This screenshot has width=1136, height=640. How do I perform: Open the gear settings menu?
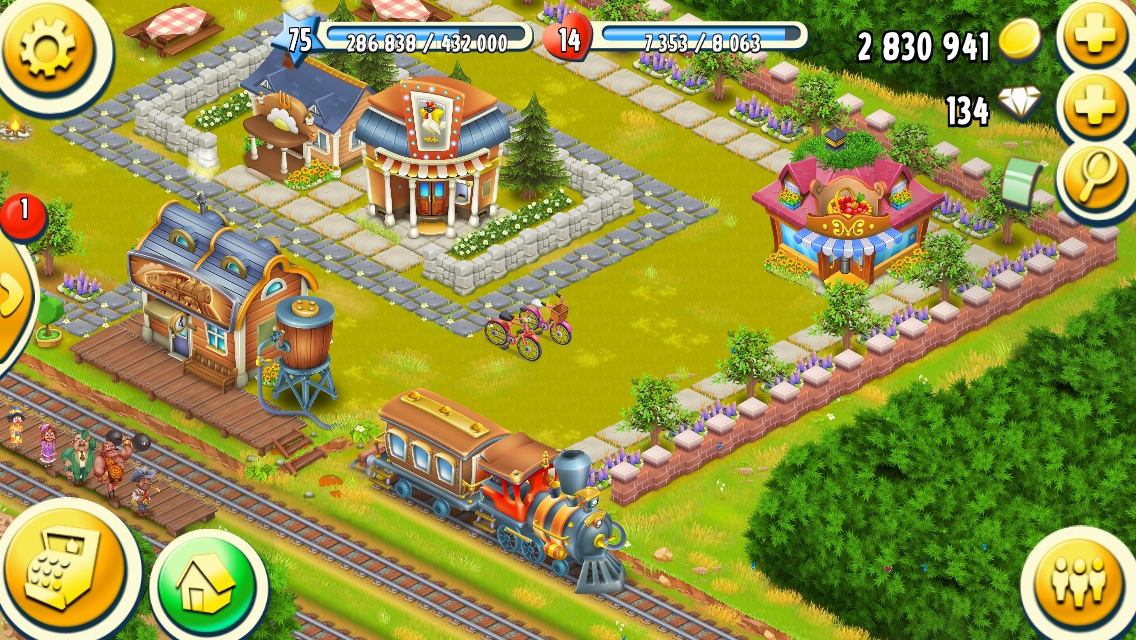[47, 46]
